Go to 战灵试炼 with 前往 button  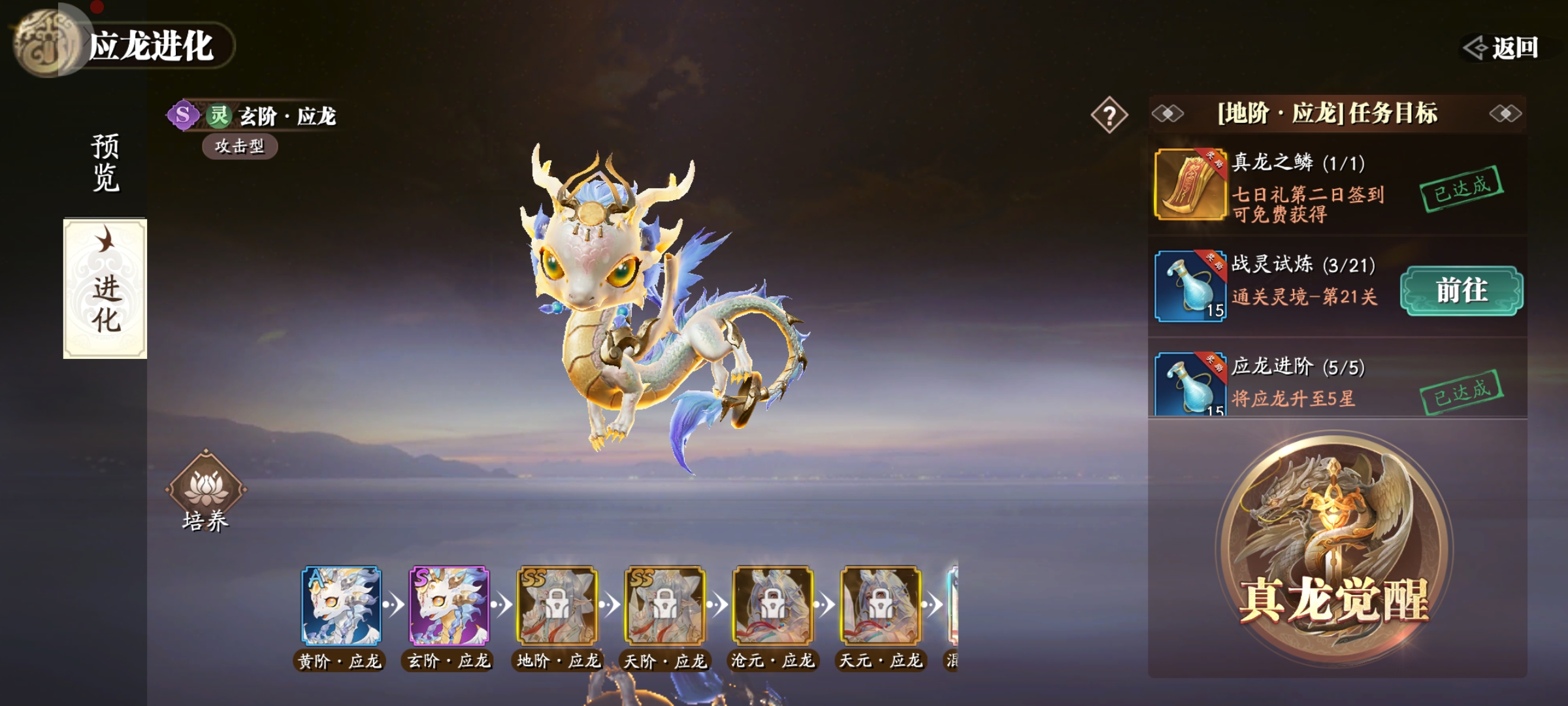pos(1462,290)
